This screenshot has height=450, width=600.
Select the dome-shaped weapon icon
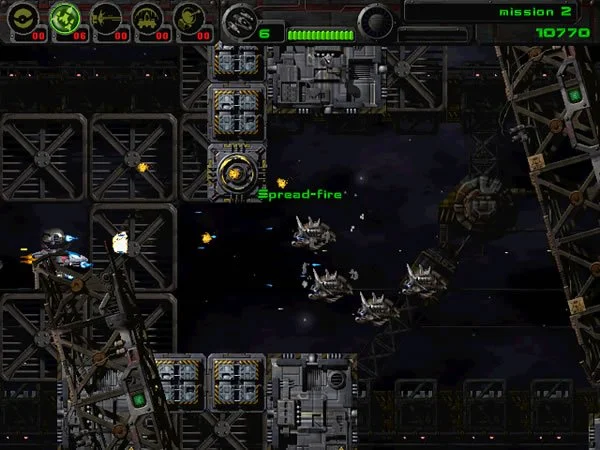pos(148,17)
